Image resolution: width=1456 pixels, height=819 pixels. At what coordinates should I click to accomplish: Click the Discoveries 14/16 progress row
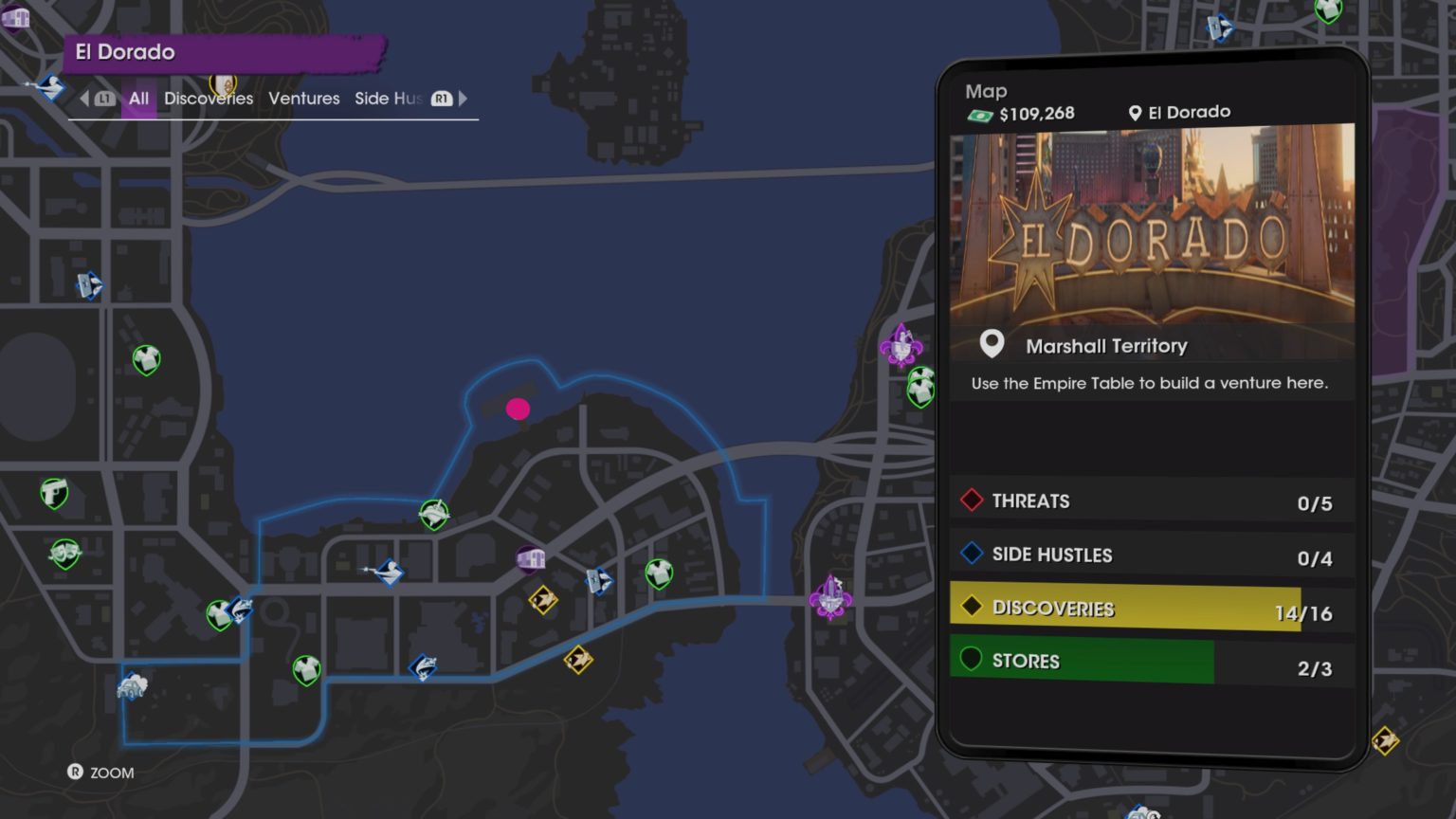tap(1153, 608)
